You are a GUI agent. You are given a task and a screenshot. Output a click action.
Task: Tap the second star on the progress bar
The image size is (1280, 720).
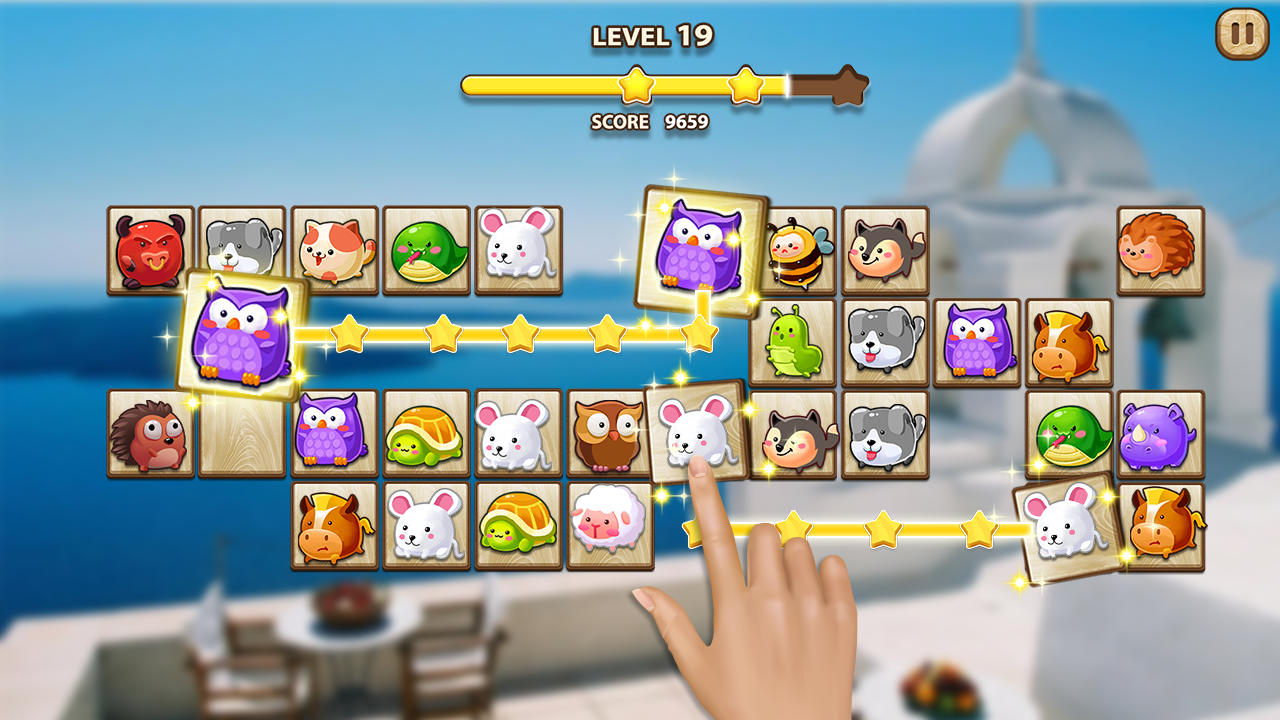point(745,85)
